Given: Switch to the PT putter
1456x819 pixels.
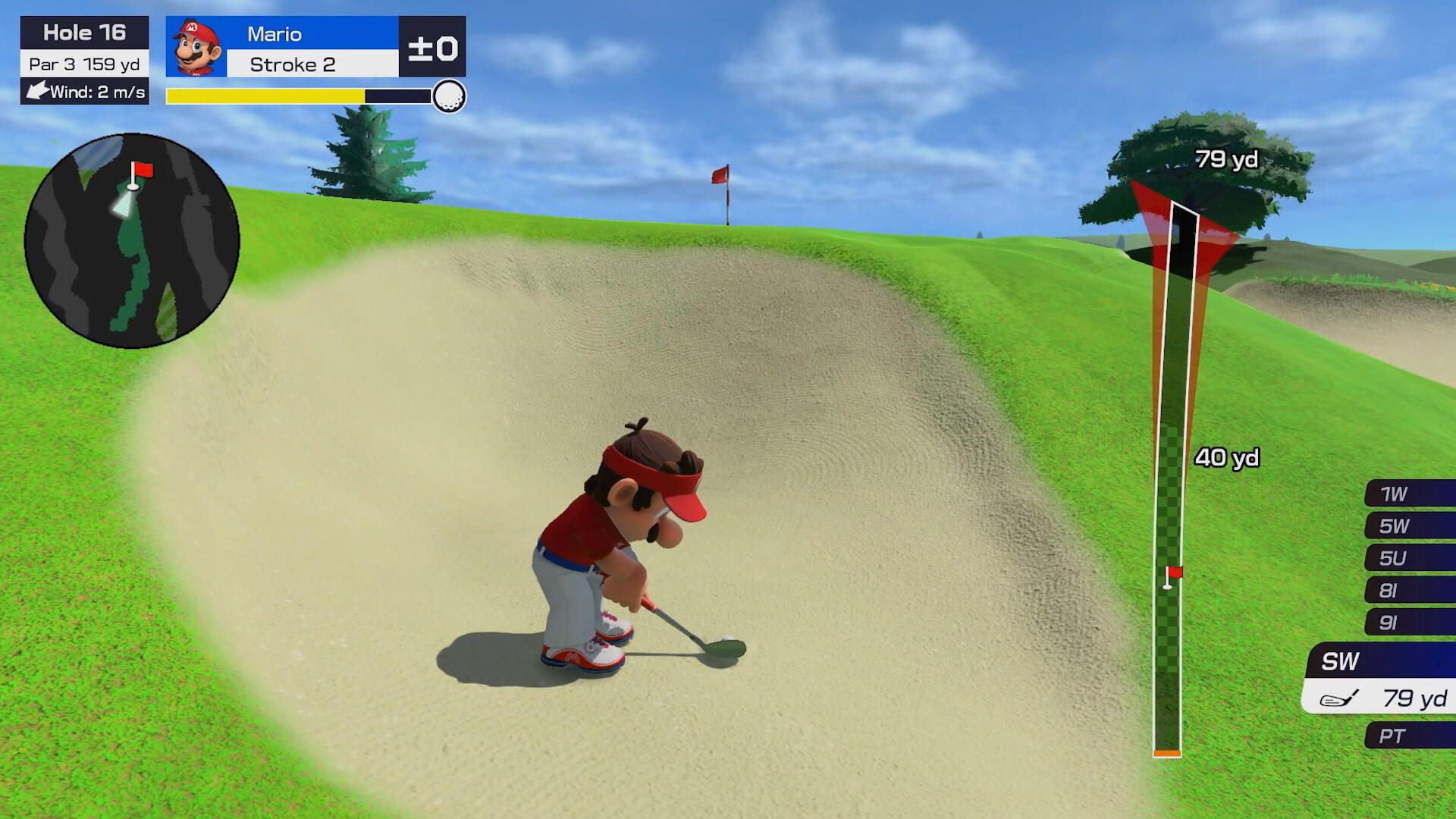Looking at the screenshot, I should 1409,736.
